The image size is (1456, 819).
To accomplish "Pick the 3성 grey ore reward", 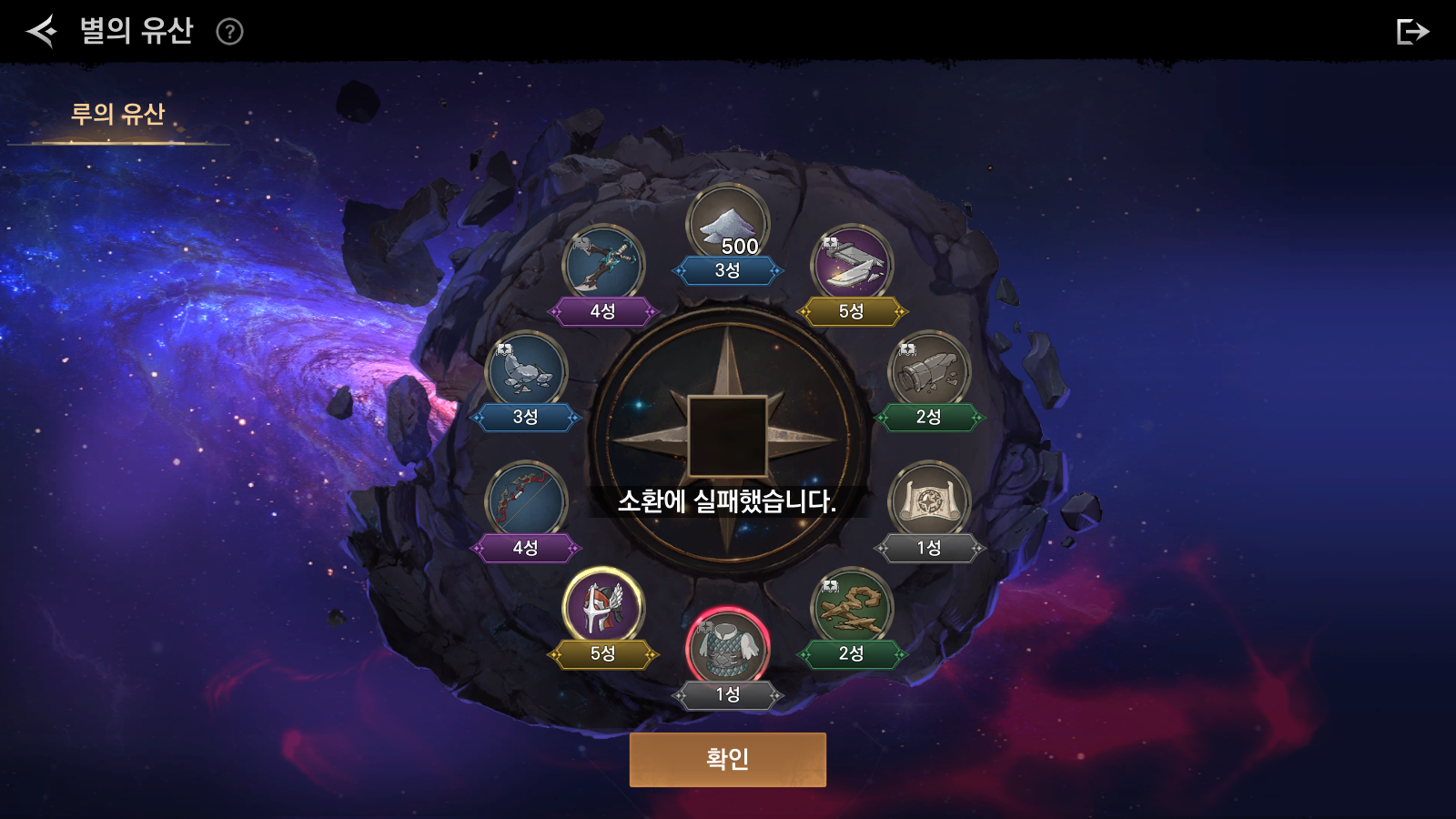I will coord(526,371).
